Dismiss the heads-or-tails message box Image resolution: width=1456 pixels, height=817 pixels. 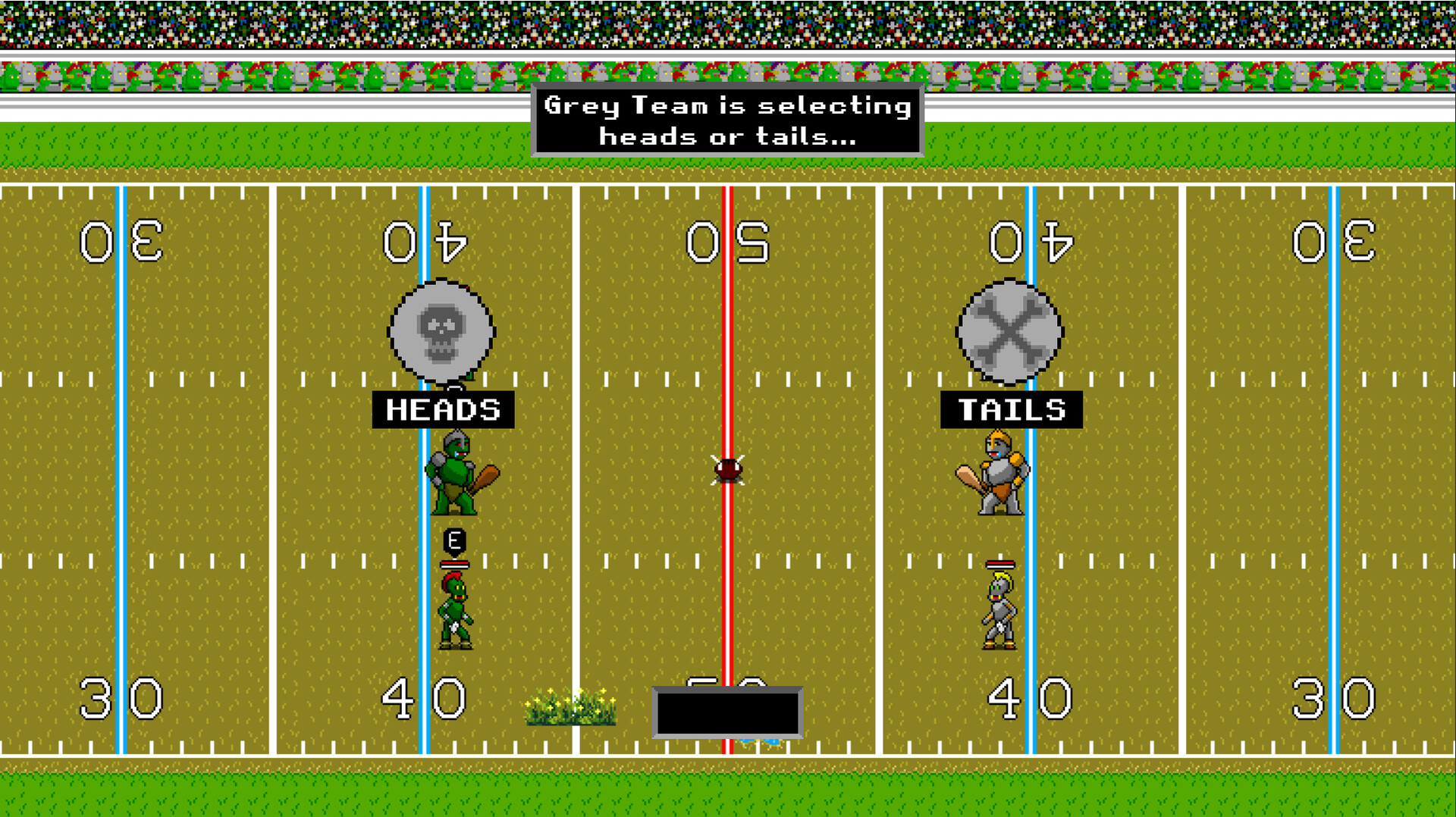(x=726, y=121)
